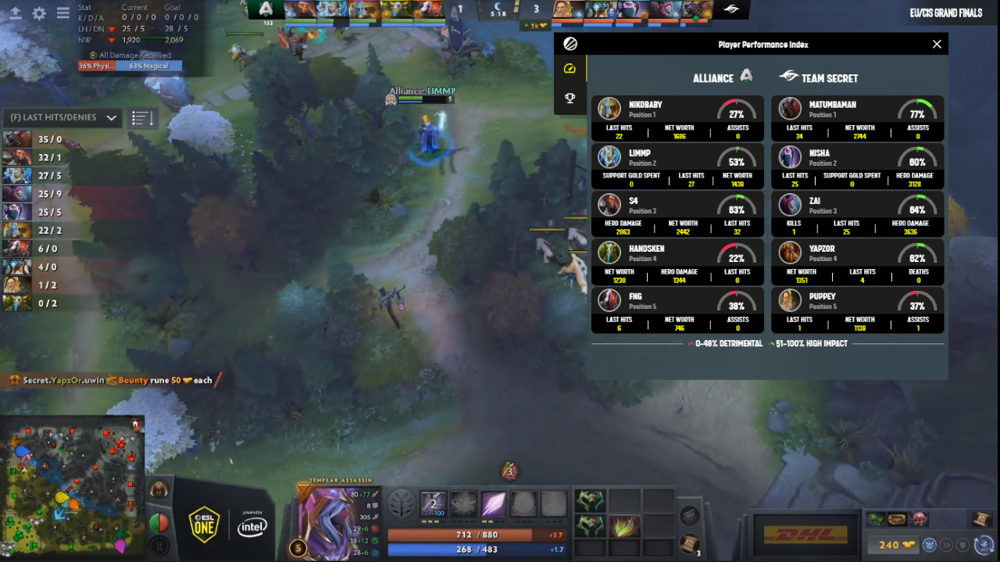This screenshot has width=1000, height=562.
Task: Toggle the list view button beside the dropdown
Action: click(x=141, y=118)
